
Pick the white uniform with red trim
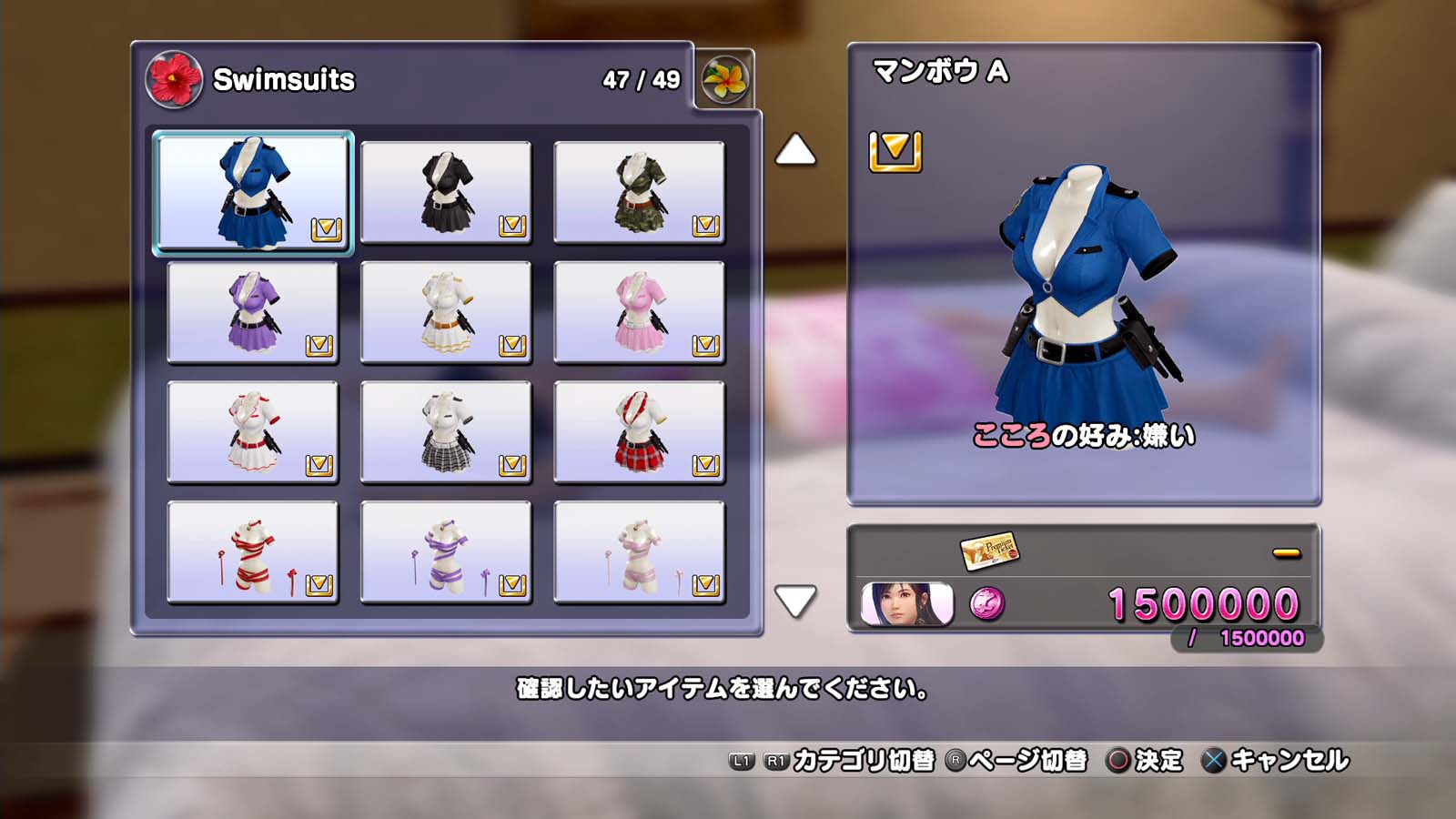(253, 432)
